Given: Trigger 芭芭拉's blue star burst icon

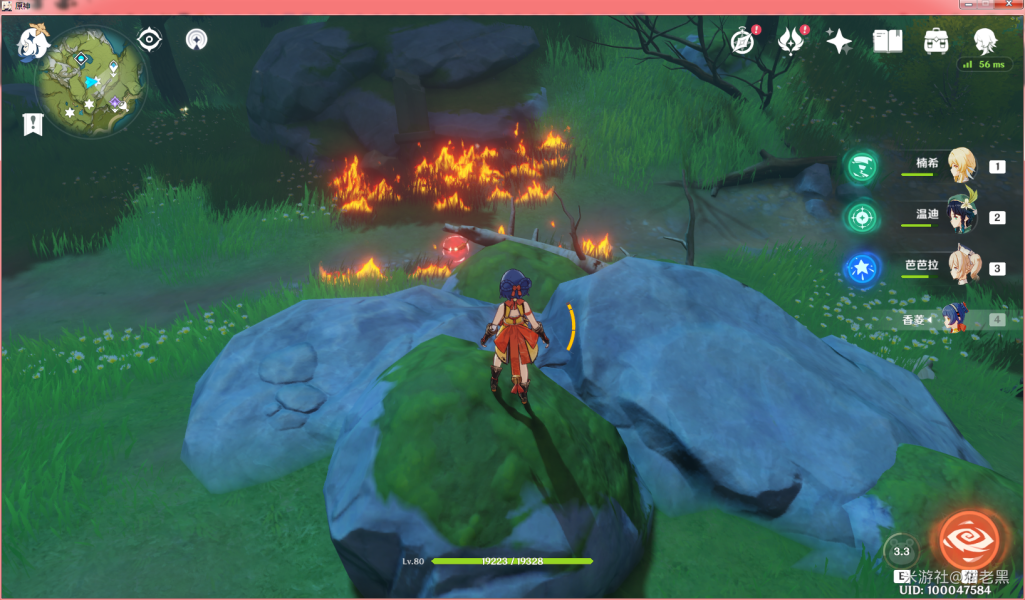Looking at the screenshot, I should [860, 268].
